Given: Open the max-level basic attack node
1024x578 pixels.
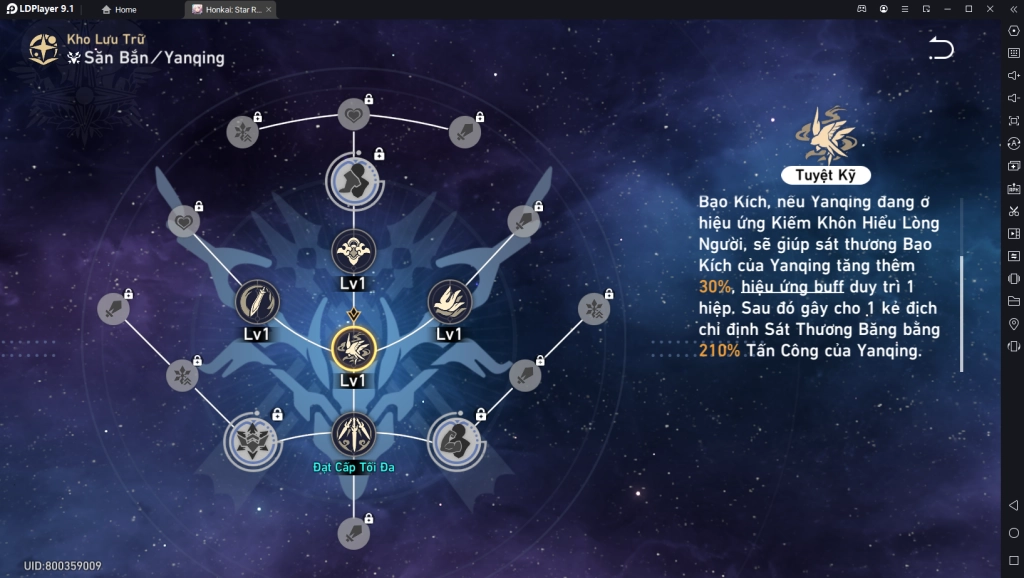Looking at the screenshot, I should [353, 433].
